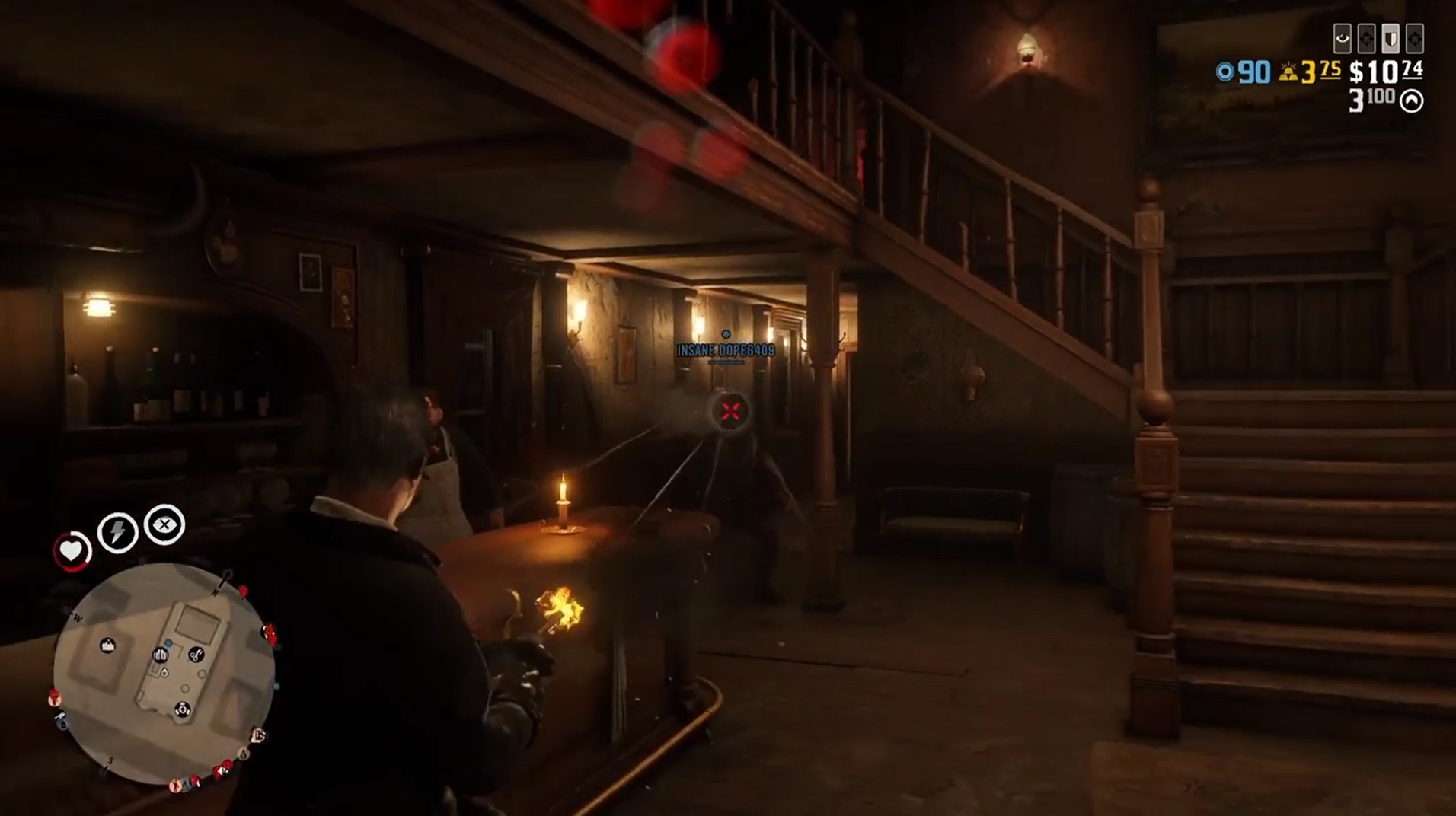Click the eye-symbol ability card
Screen dimensions: 1456x816
1343,39
